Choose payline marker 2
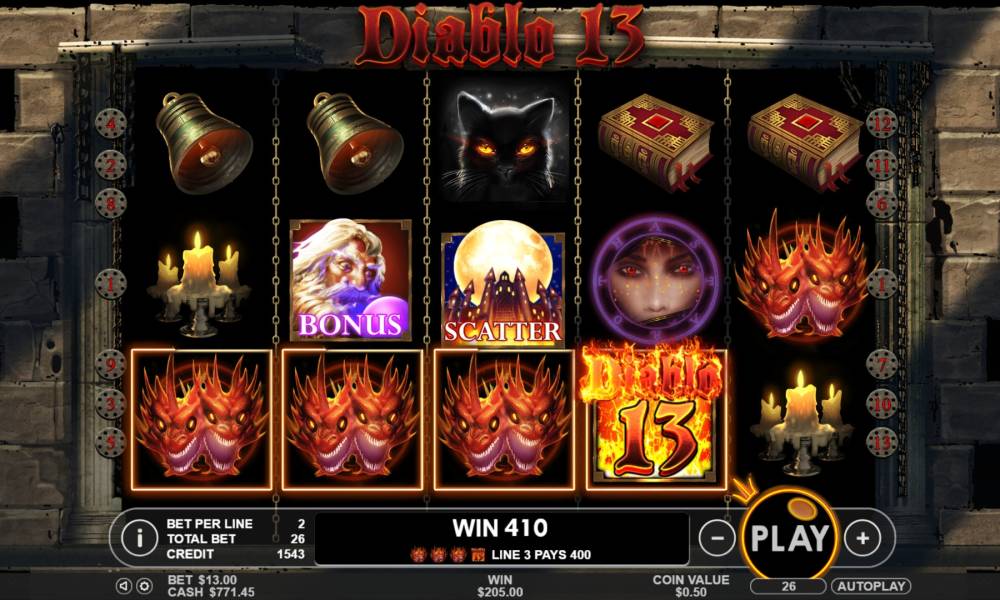 click(x=110, y=164)
